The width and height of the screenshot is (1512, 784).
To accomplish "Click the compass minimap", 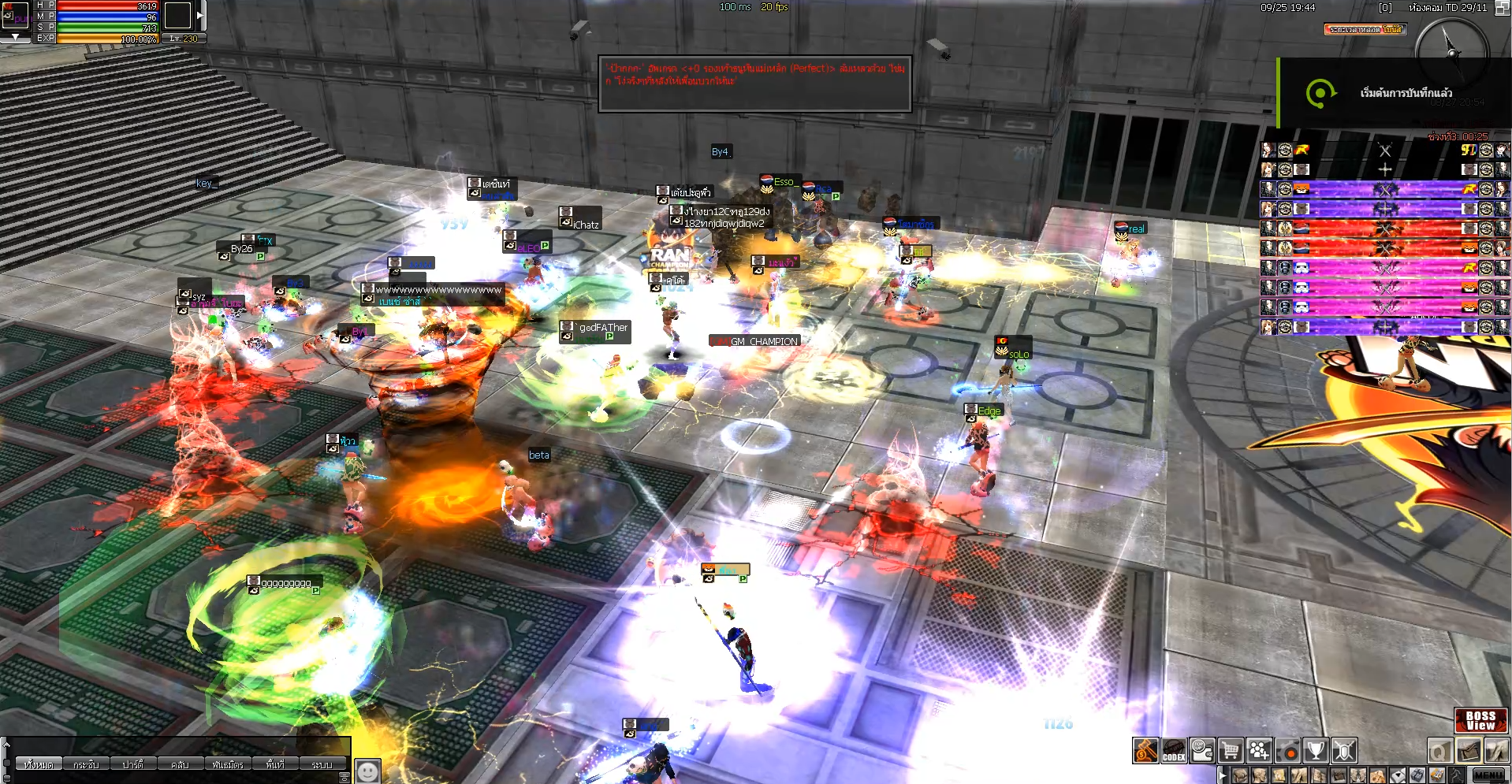I will pyautogui.click(x=1451, y=52).
